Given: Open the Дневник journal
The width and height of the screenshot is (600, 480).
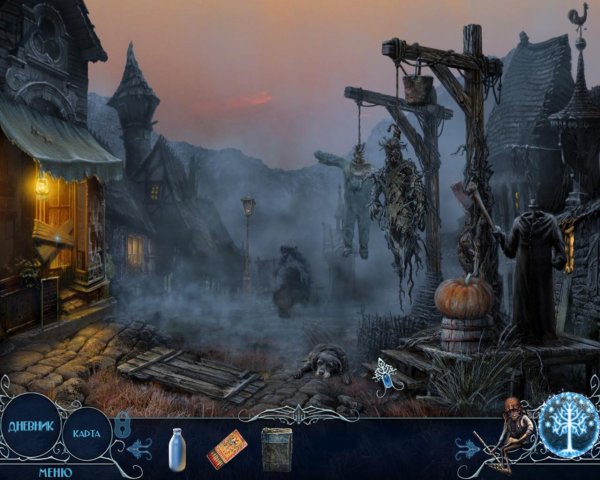Looking at the screenshot, I should (31, 424).
